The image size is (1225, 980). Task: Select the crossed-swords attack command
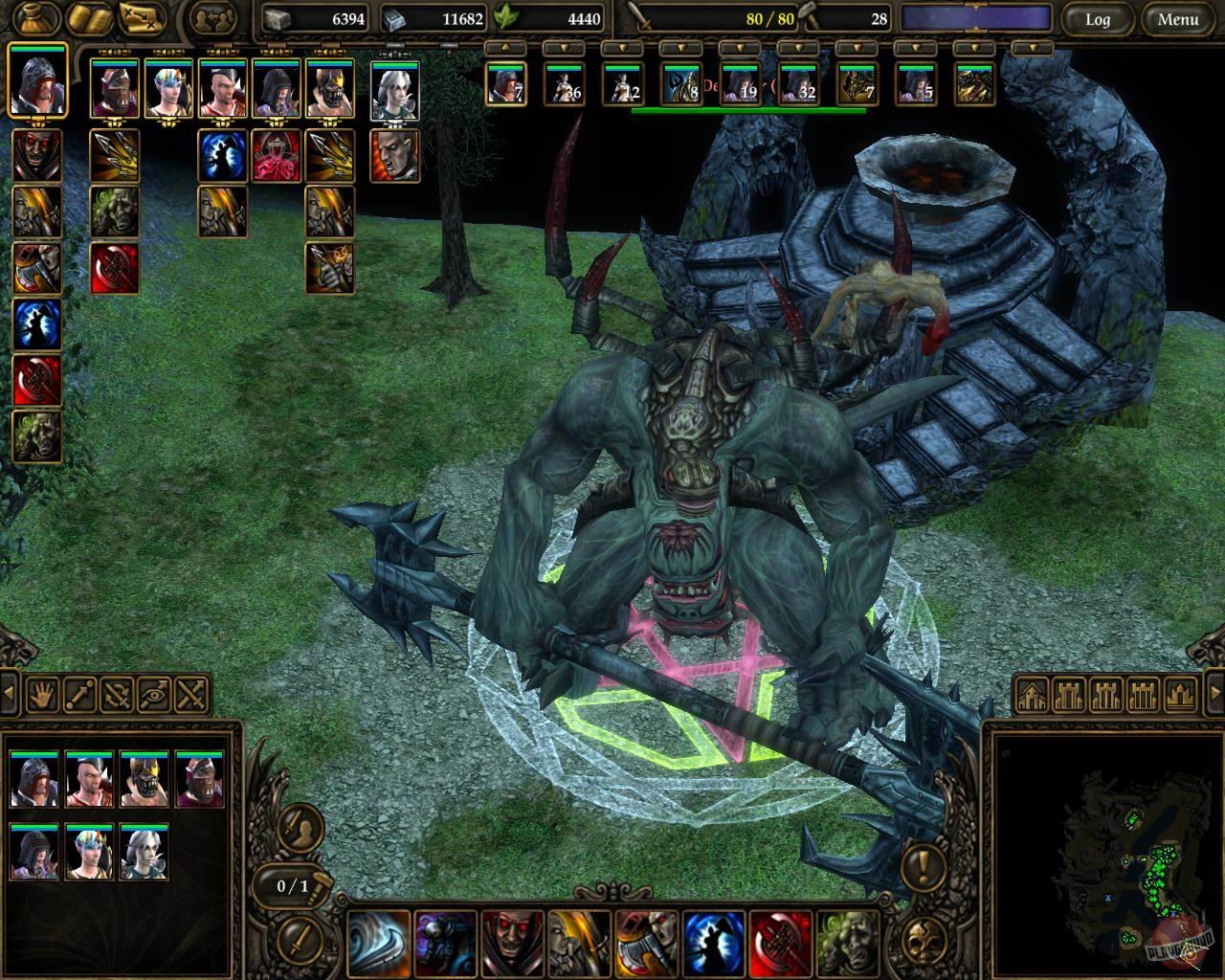pyautogui.click(x=190, y=694)
